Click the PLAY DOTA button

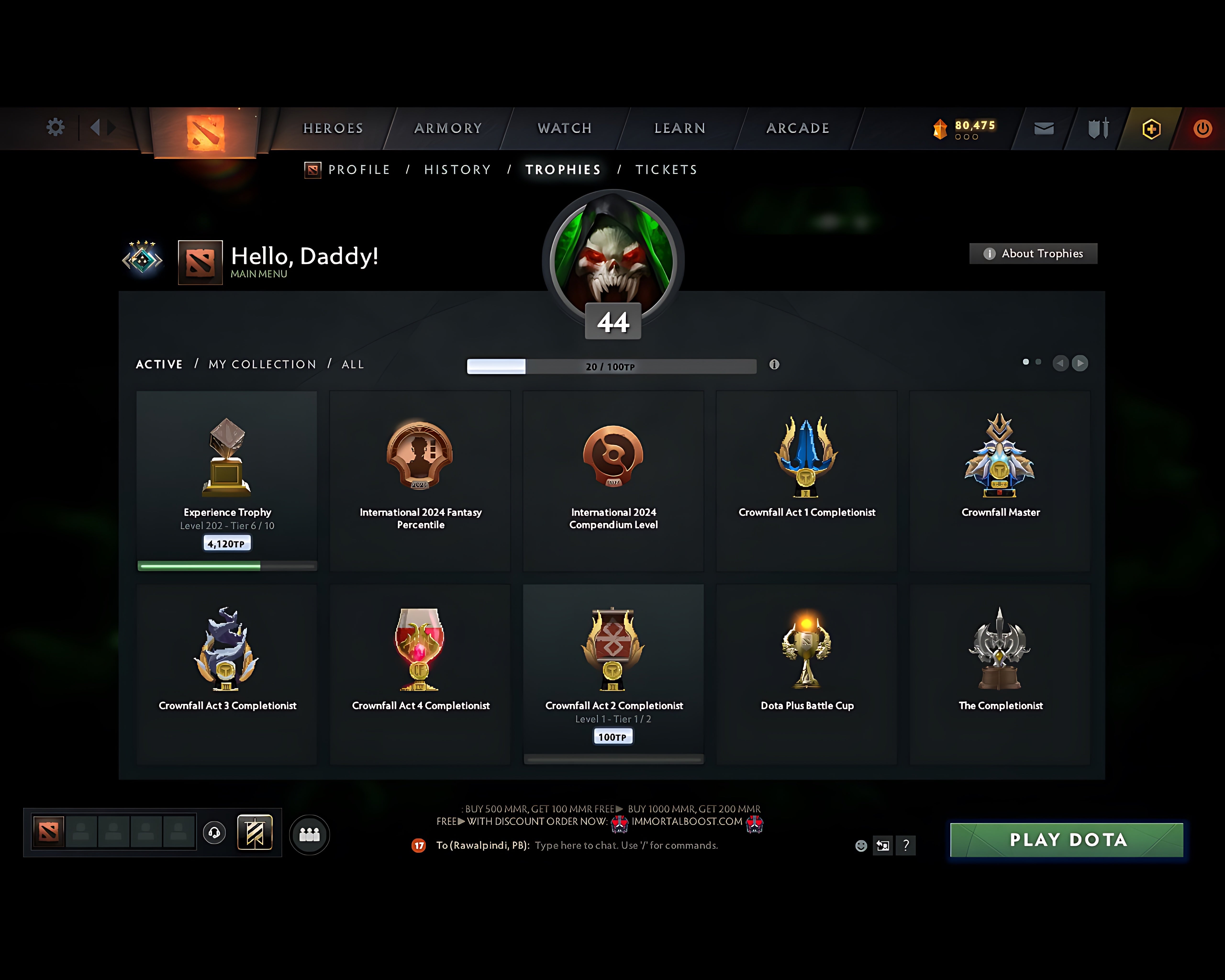[x=1067, y=840]
